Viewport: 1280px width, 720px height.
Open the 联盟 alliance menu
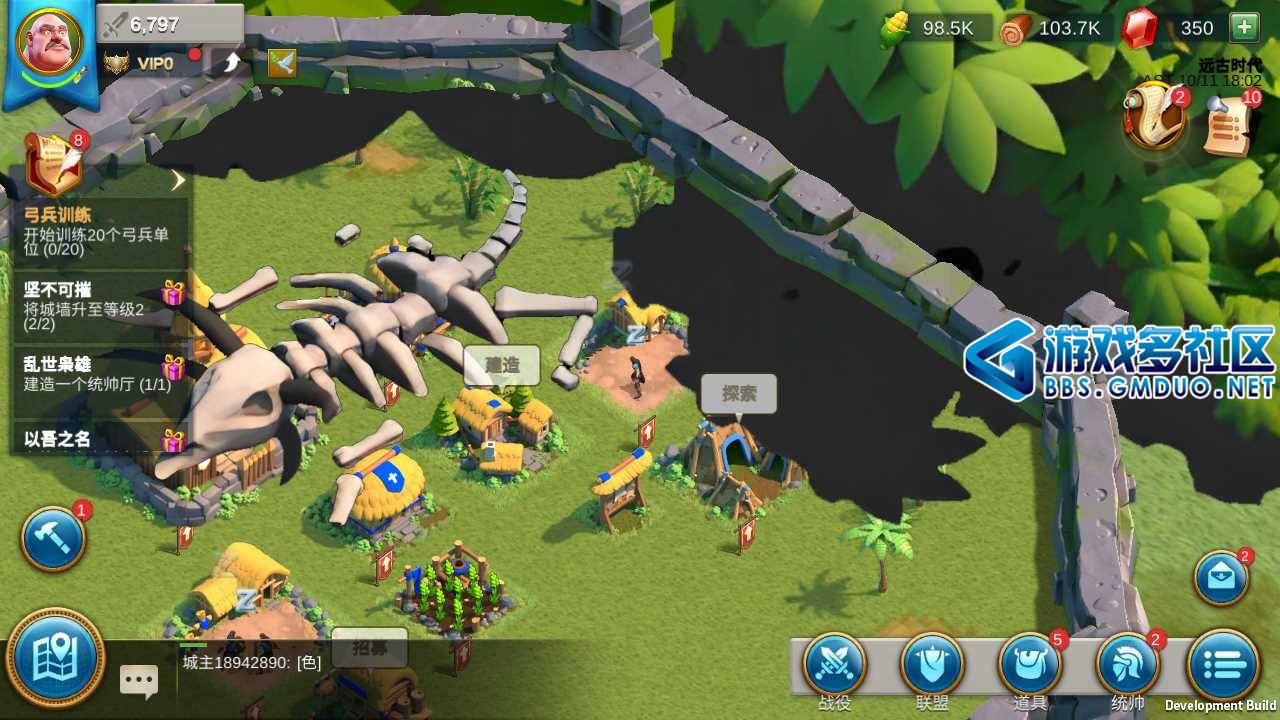[x=932, y=665]
